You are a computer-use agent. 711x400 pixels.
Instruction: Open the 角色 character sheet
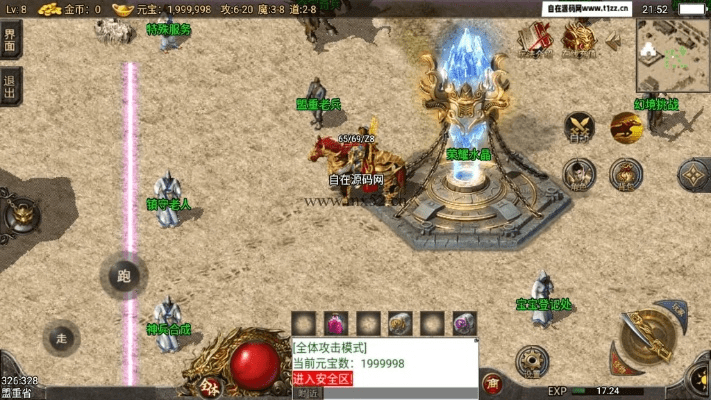coord(580,174)
